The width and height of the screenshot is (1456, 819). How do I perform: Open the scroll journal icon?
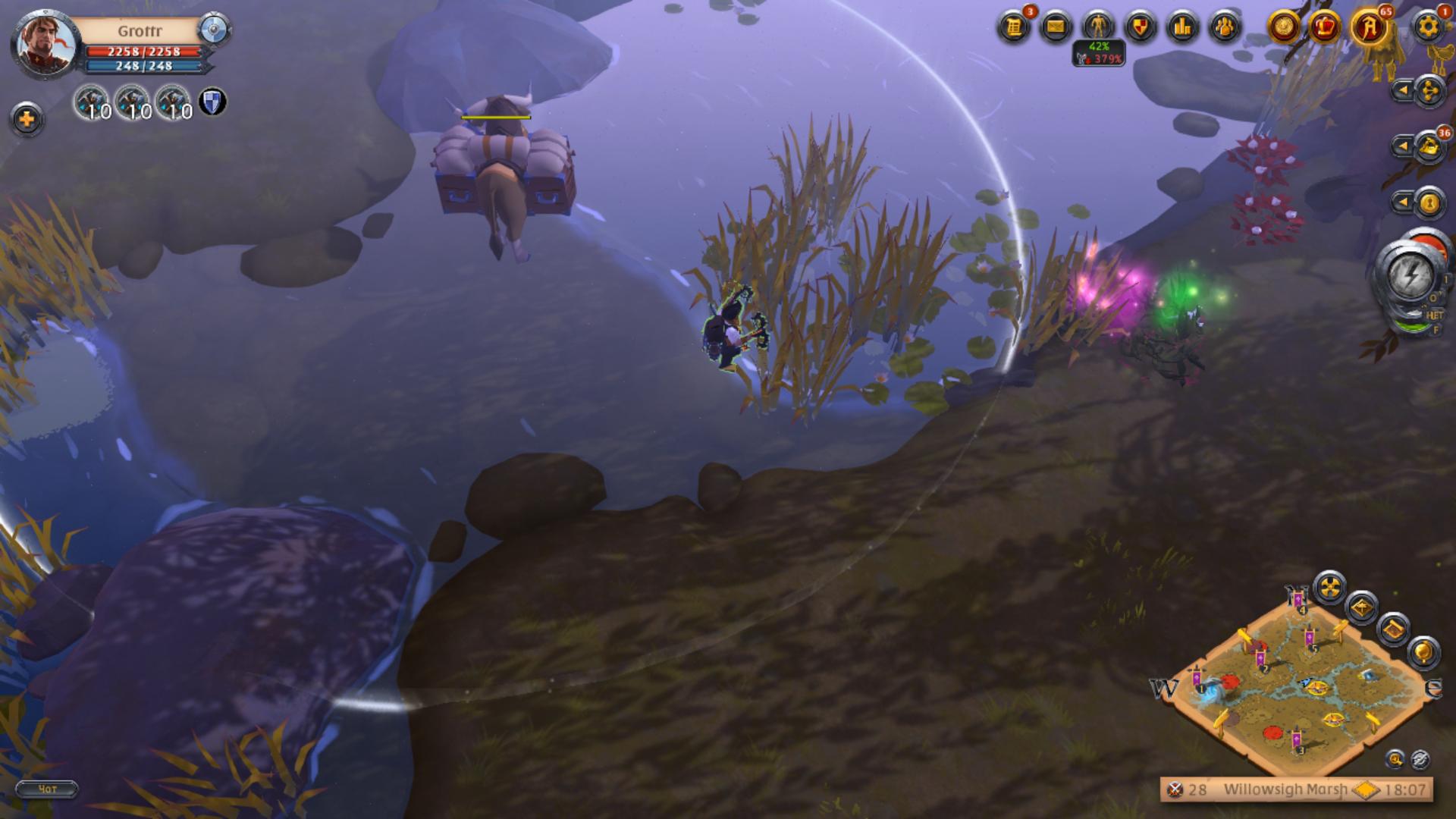(x=1014, y=28)
